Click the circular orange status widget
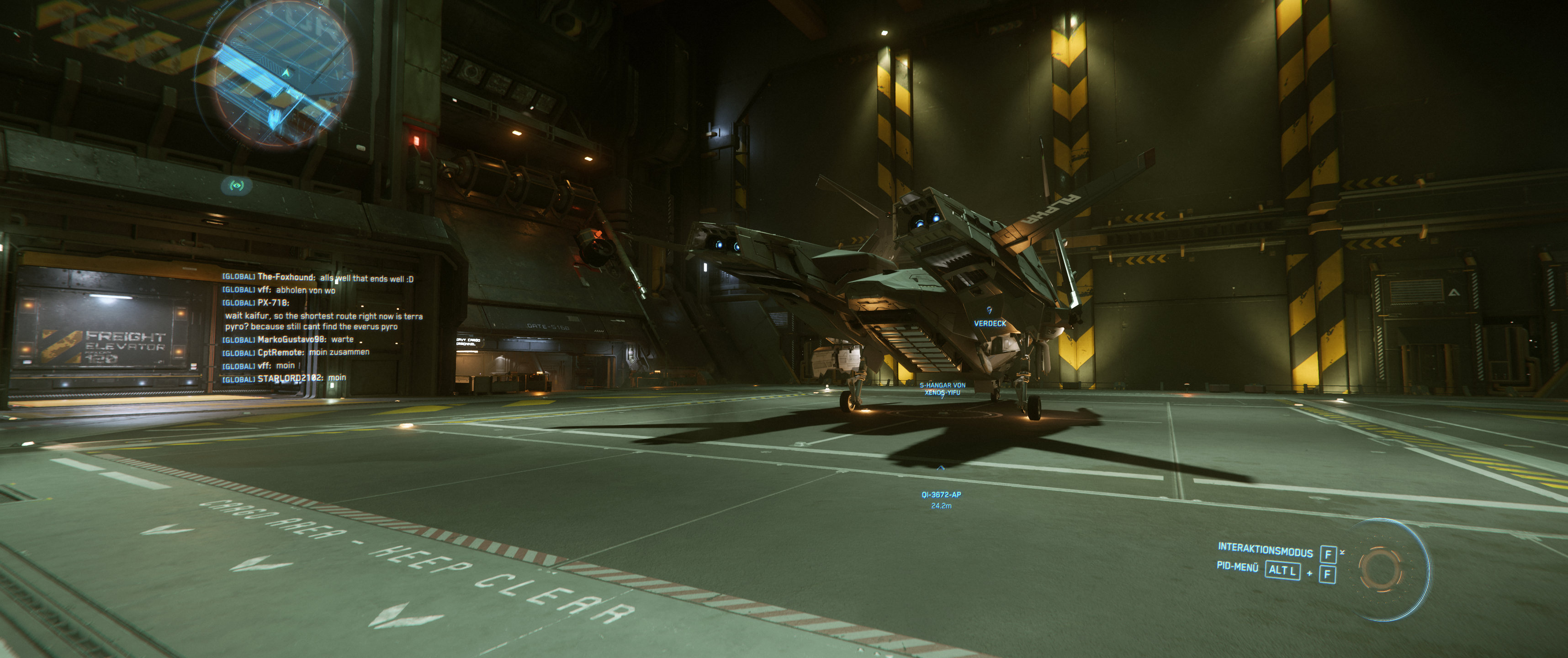This screenshot has height=658, width=1568. [x=1380, y=568]
